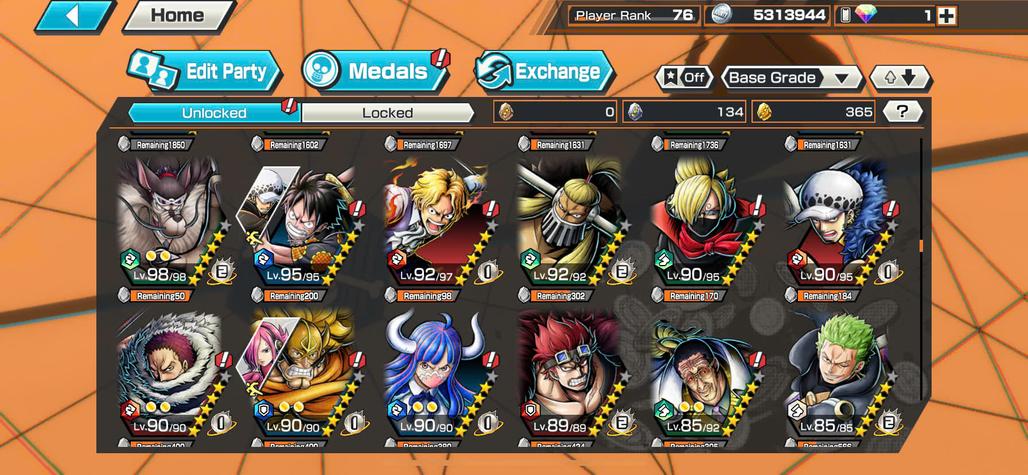Image resolution: width=1028 pixels, height=475 pixels.
Task: Open the Exchange menu
Action: [543, 72]
